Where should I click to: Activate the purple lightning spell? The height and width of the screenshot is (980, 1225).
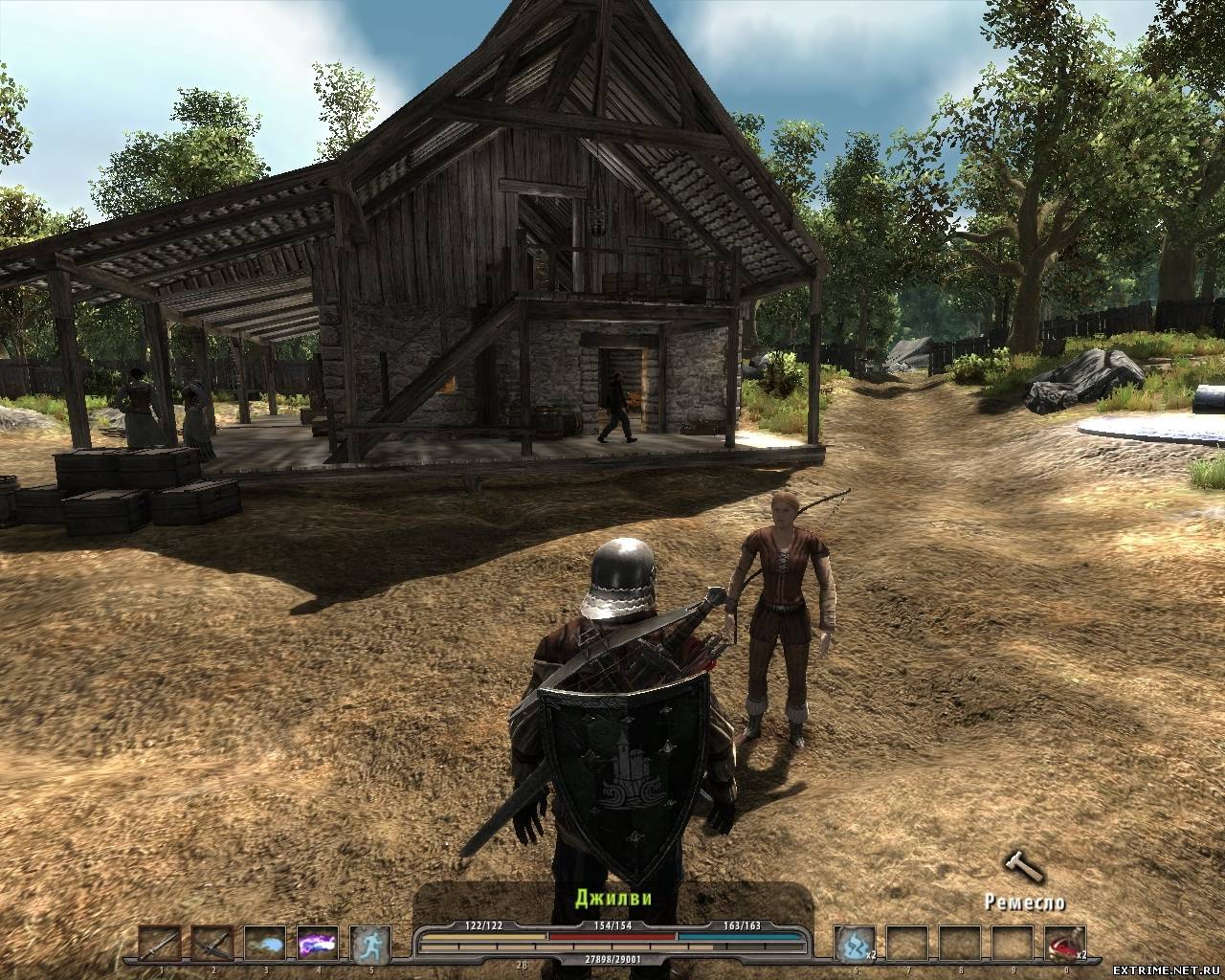click(x=317, y=944)
